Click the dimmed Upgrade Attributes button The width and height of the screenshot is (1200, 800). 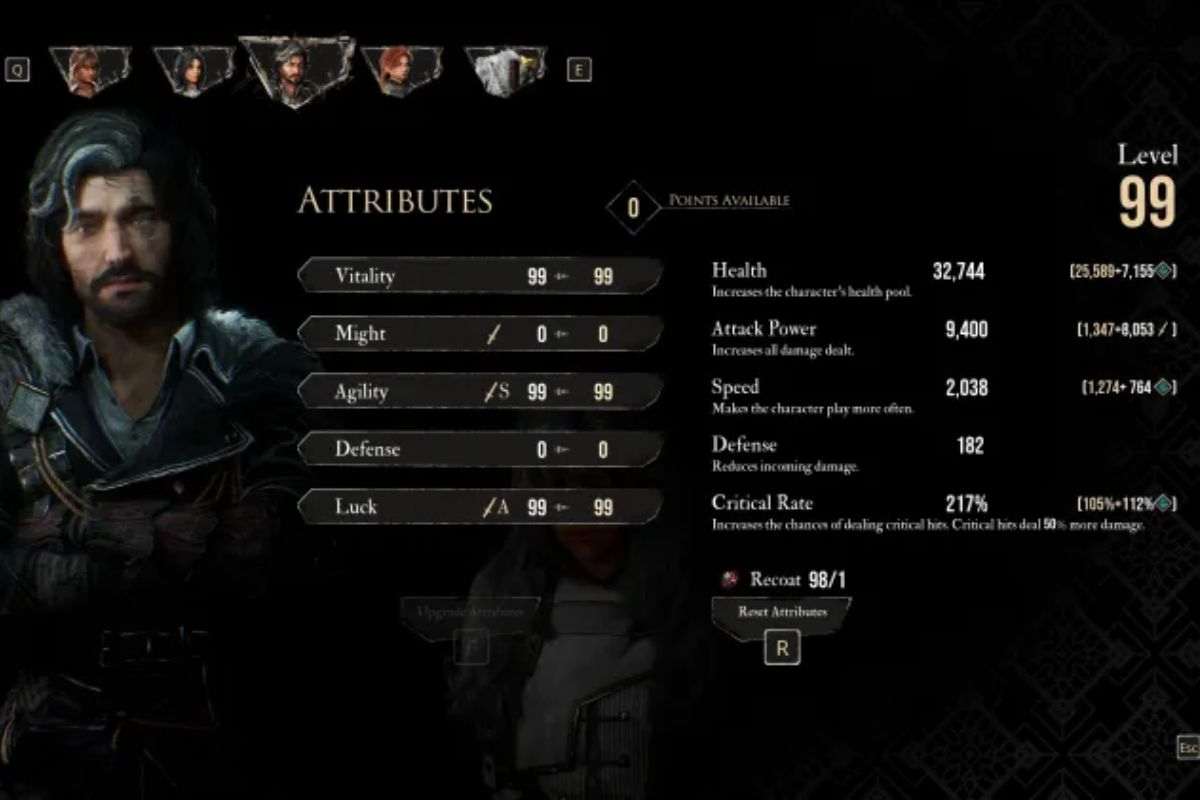coord(471,612)
